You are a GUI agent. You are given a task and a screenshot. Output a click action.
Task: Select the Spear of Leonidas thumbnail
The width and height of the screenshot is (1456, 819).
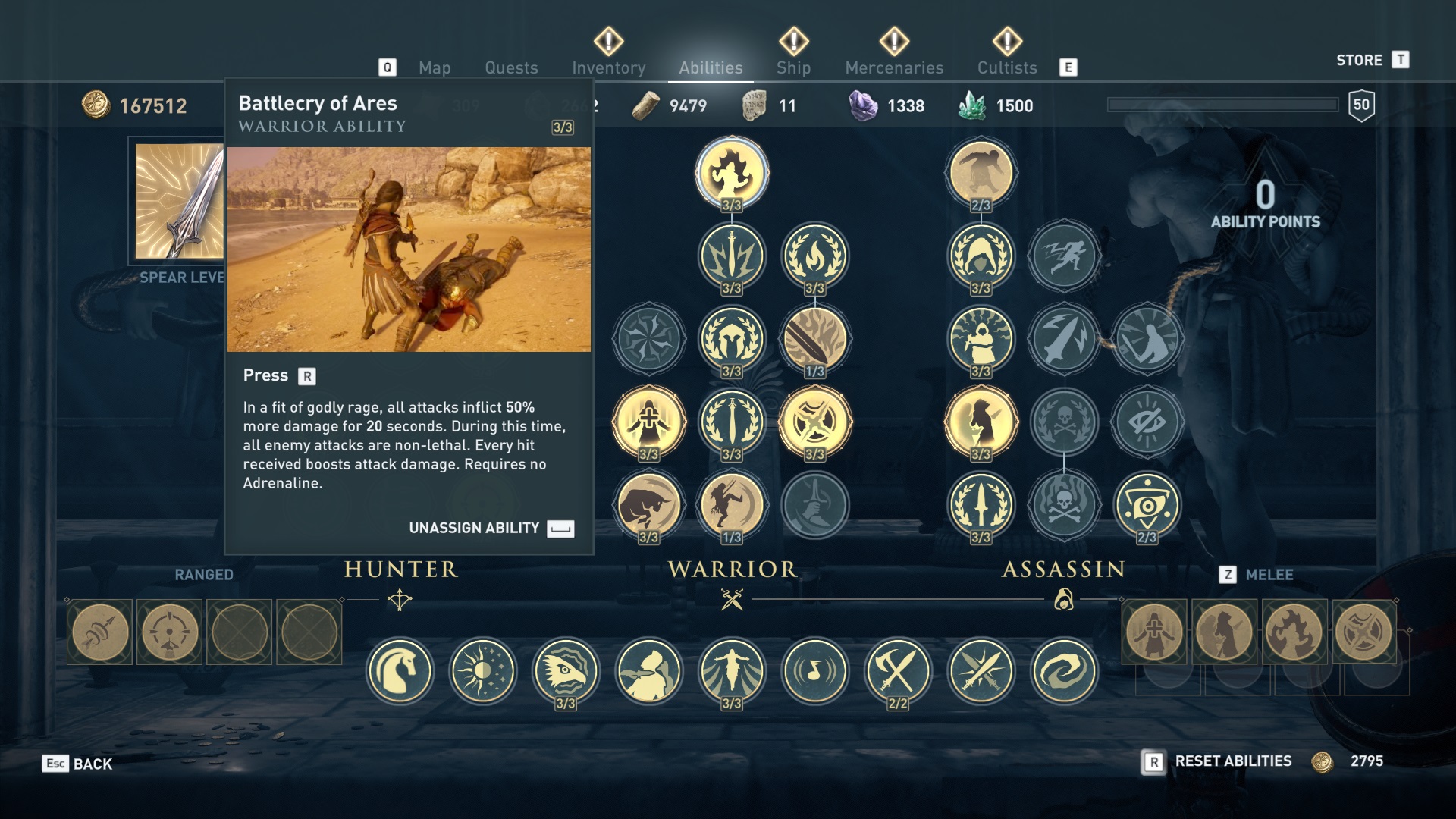click(180, 202)
